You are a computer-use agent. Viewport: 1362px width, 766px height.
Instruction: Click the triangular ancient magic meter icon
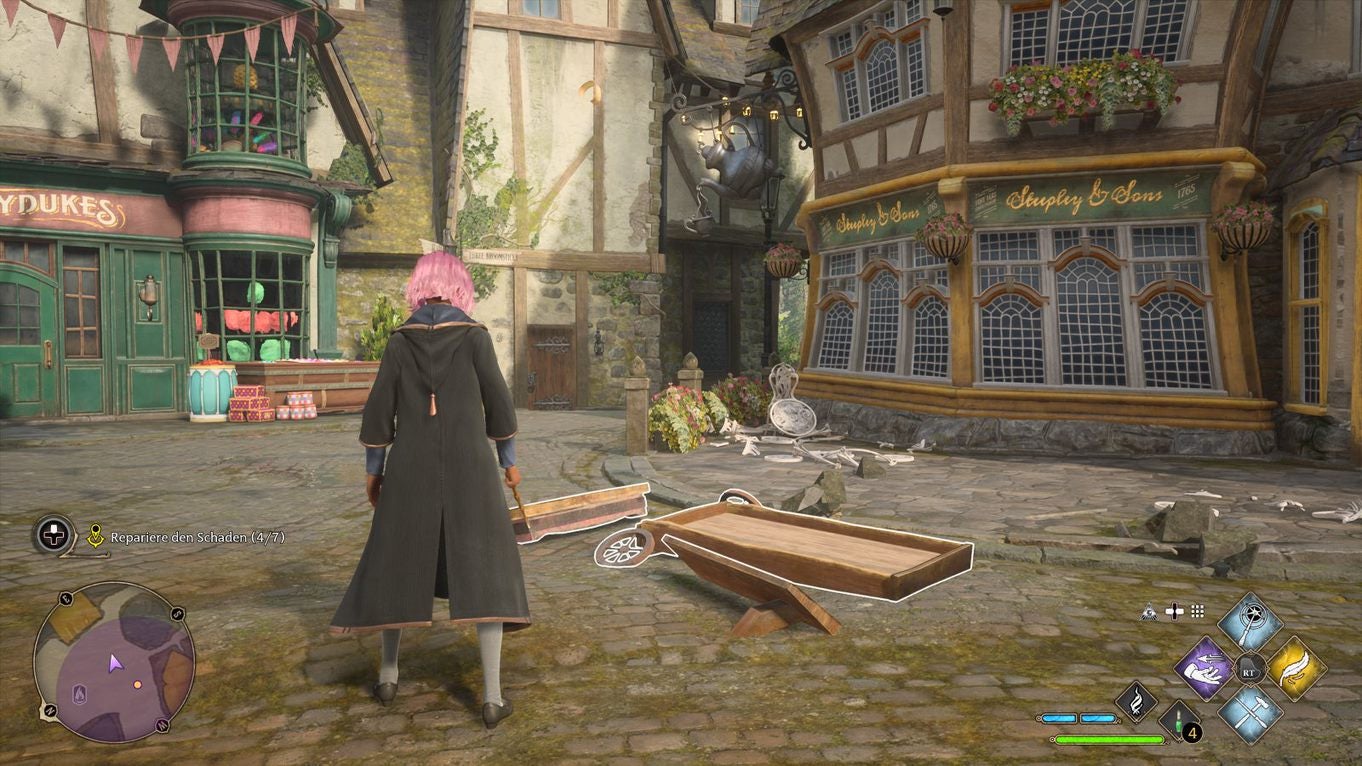(1149, 611)
